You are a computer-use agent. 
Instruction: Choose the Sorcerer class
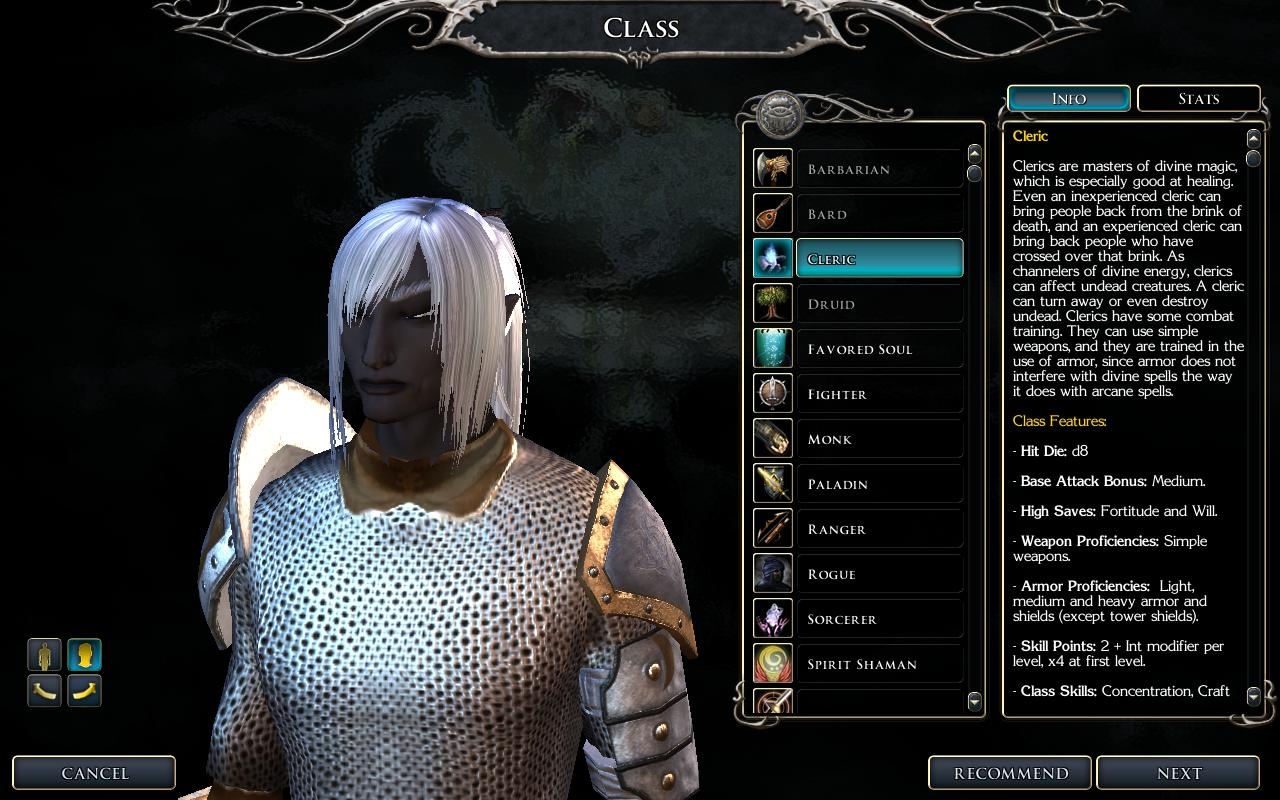click(878, 619)
